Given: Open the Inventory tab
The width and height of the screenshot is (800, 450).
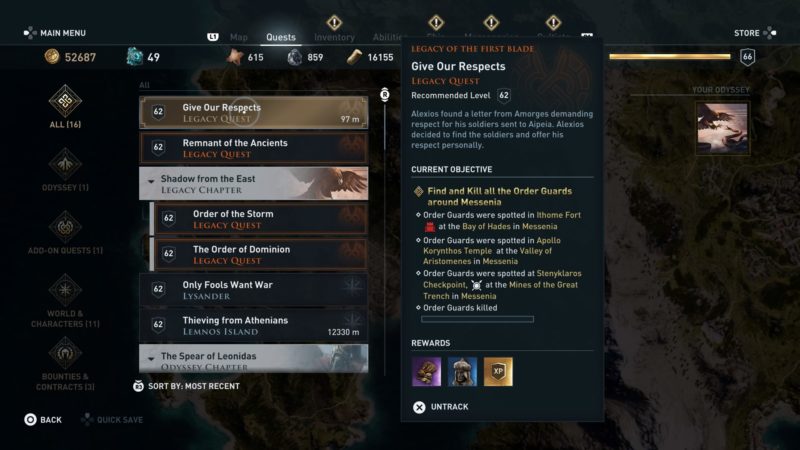Looking at the screenshot, I should (334, 38).
